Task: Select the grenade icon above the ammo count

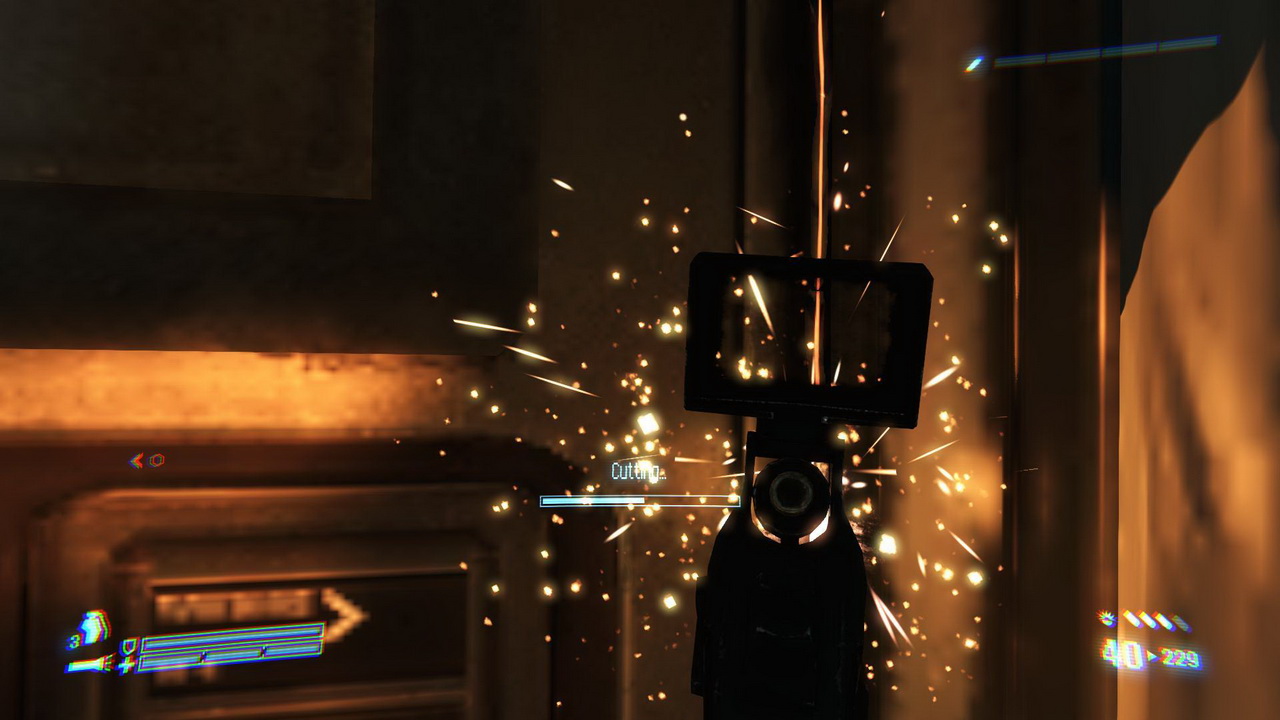Action: point(1107,618)
